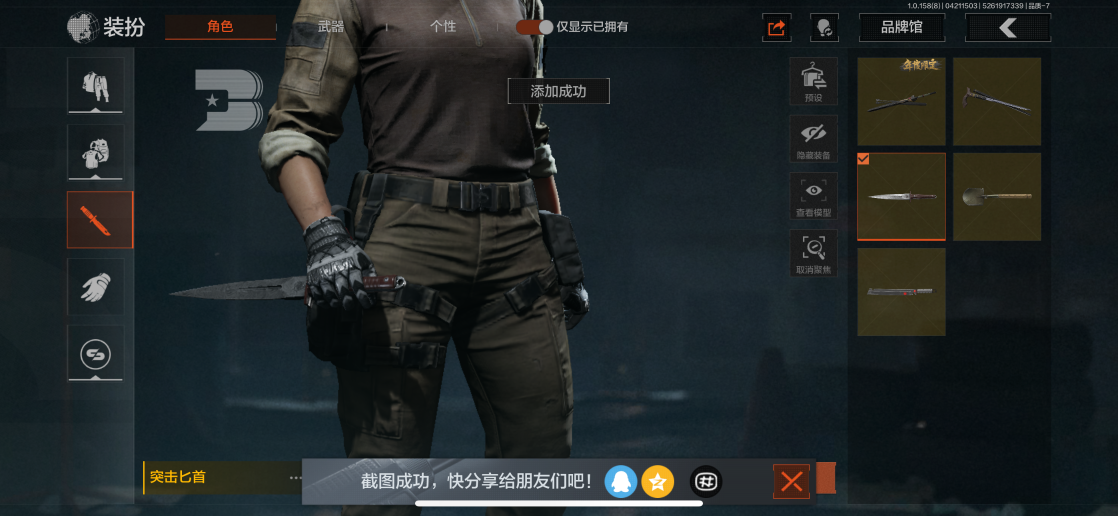Image resolution: width=1118 pixels, height=516 pixels.
Task: Toggle the 仅显示已拥有 switch
Action: click(535, 27)
